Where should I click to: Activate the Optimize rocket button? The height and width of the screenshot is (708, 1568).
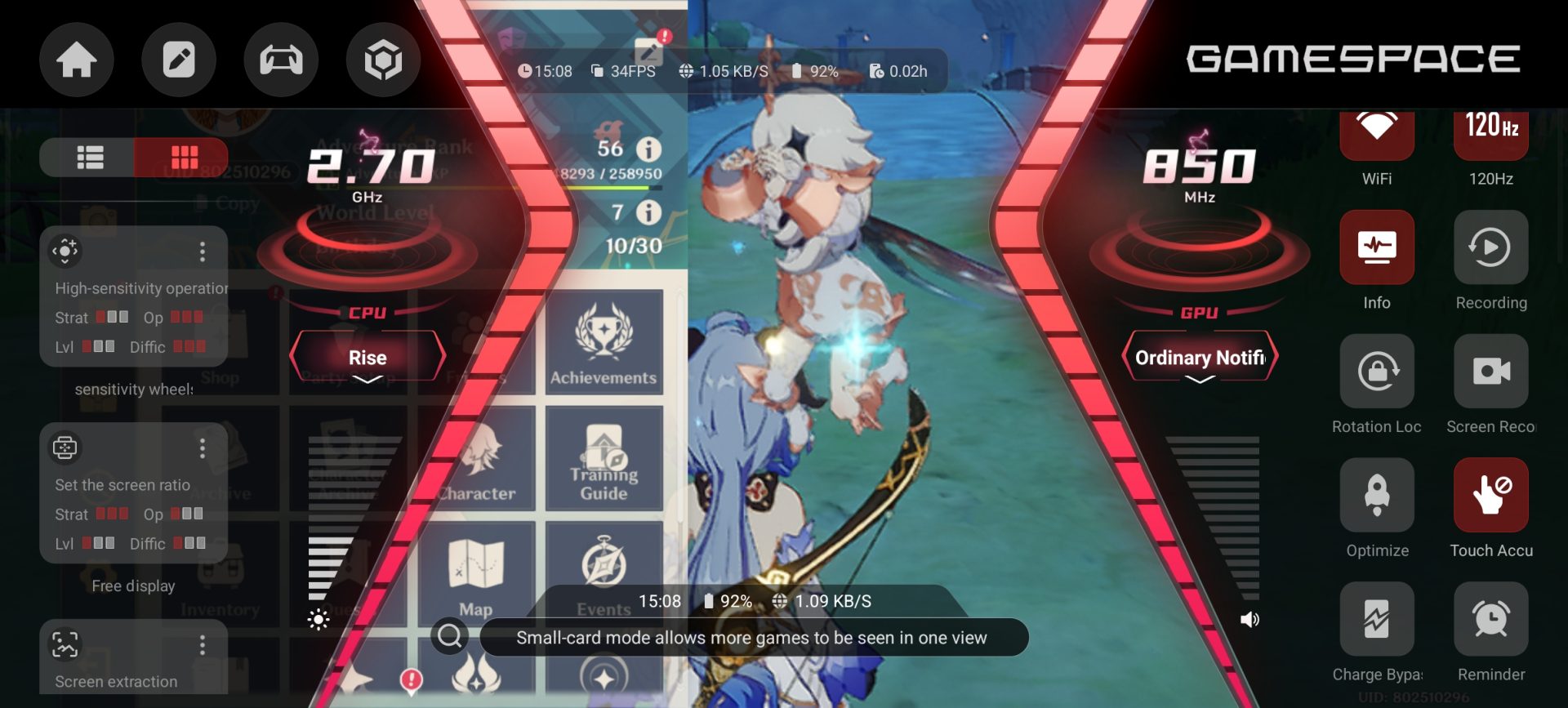[1377, 496]
